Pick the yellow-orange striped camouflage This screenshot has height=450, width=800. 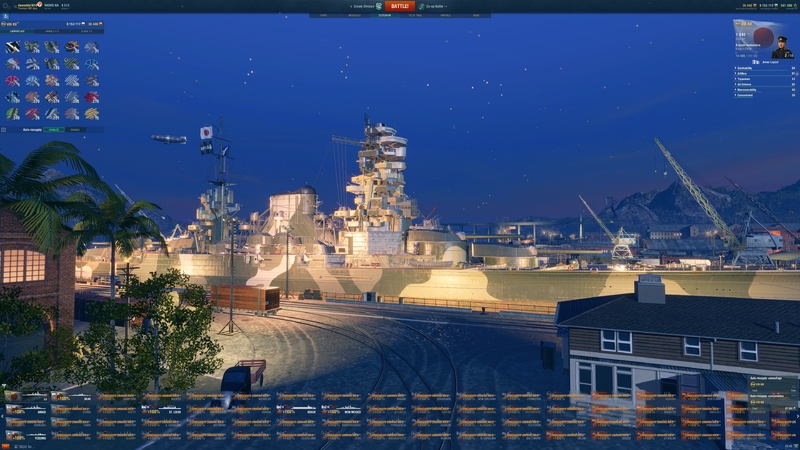(x=91, y=113)
